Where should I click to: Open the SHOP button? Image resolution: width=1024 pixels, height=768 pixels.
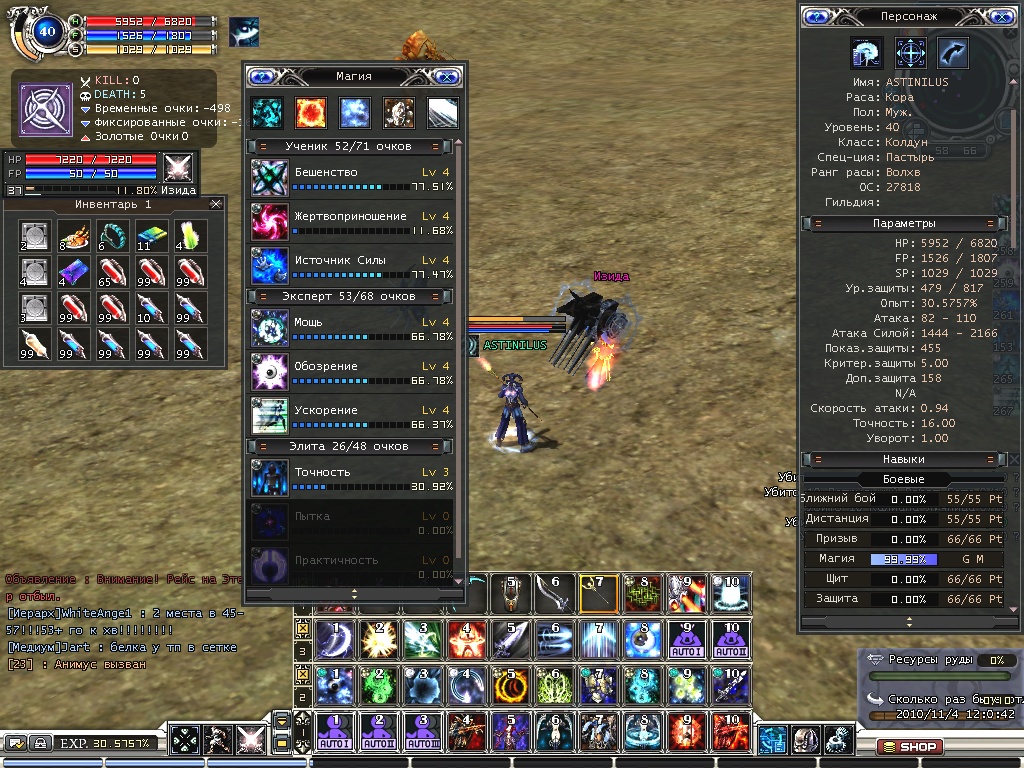[x=908, y=746]
